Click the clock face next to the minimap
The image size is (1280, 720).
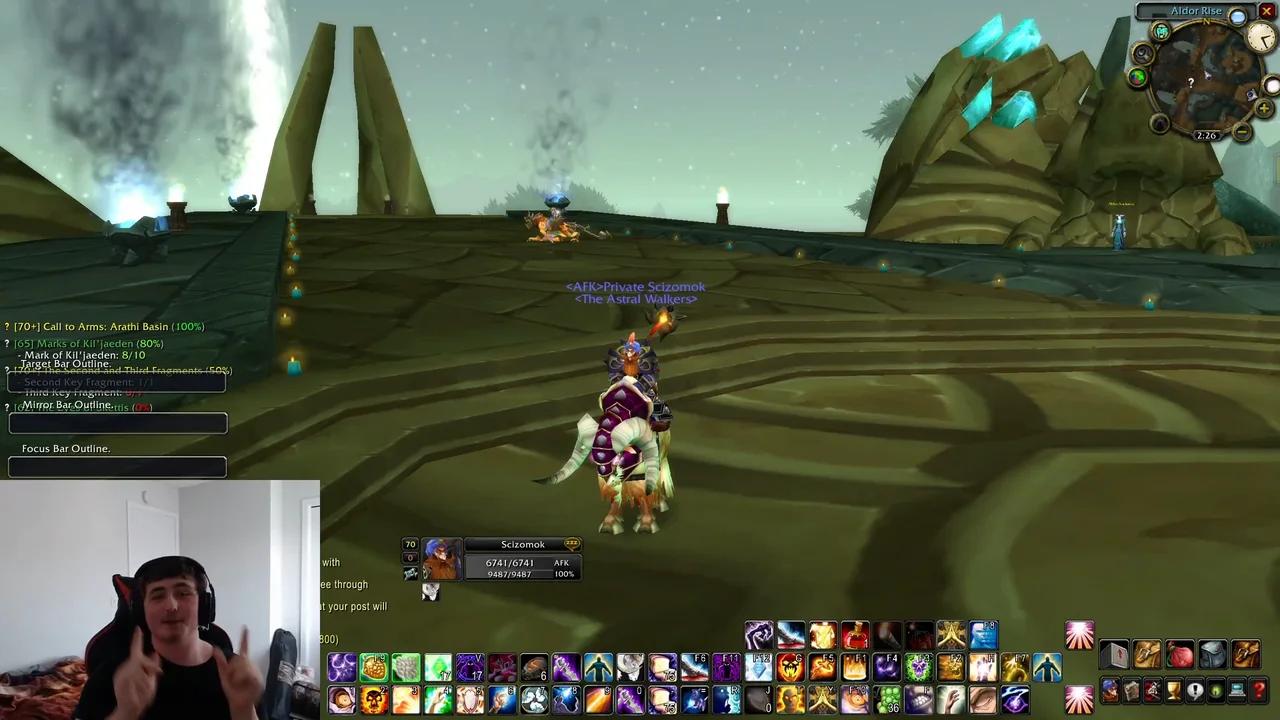[1261, 37]
